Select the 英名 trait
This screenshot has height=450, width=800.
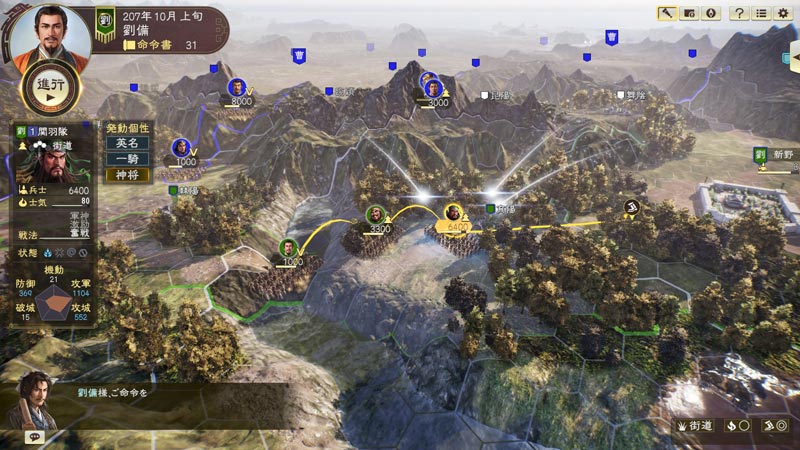pyautogui.click(x=127, y=143)
